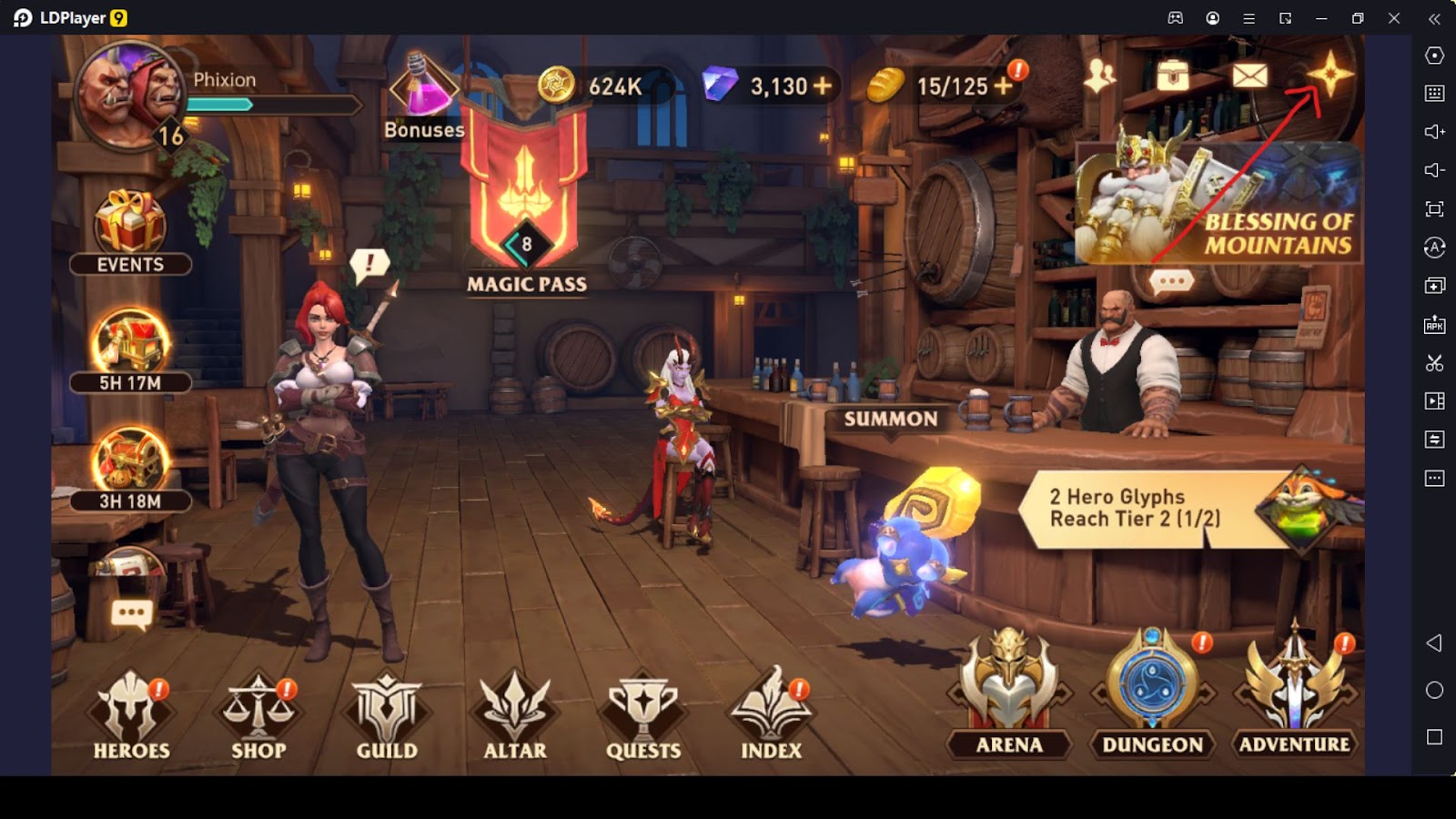Open the Shop menu
This screenshot has height=819, width=1456.
pyautogui.click(x=258, y=716)
